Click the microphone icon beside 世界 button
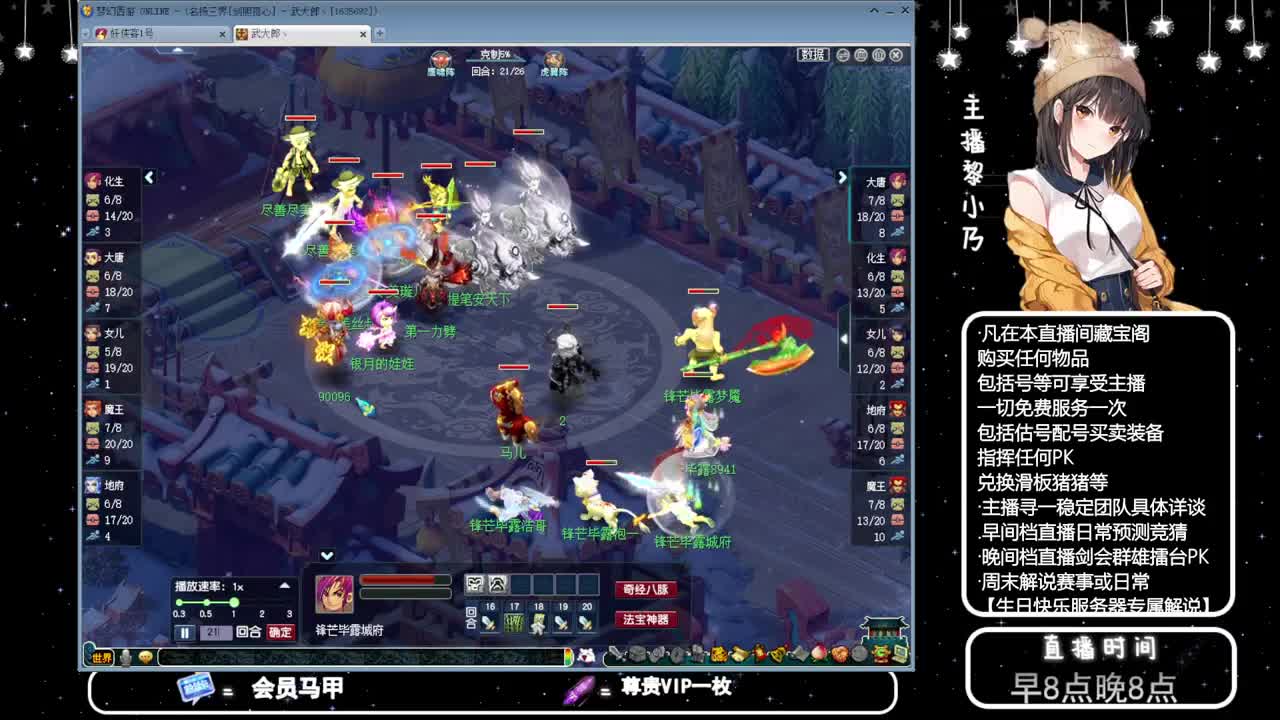The width and height of the screenshot is (1280, 720). 126,656
